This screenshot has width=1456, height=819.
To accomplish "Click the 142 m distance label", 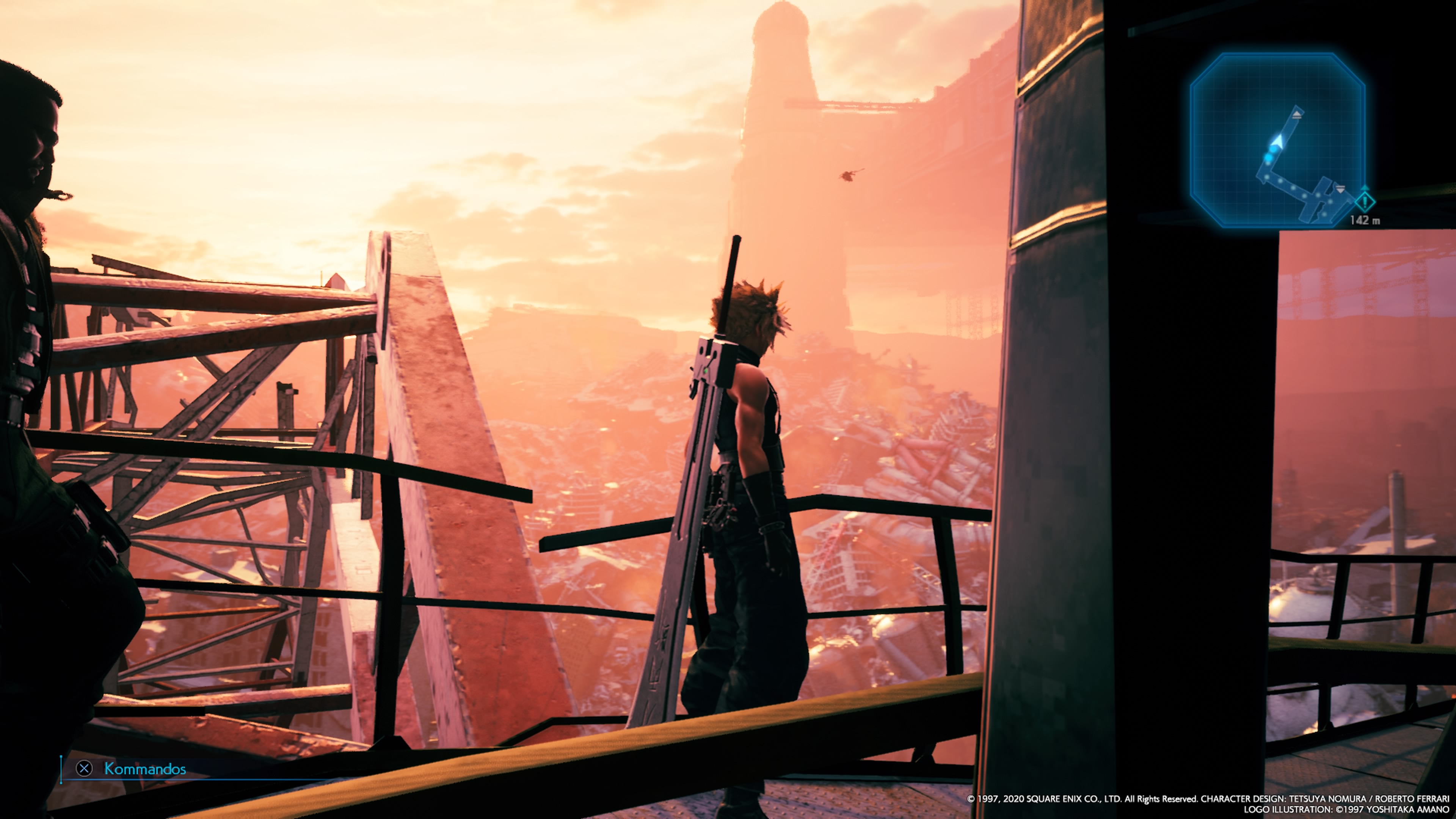I will (1365, 219).
